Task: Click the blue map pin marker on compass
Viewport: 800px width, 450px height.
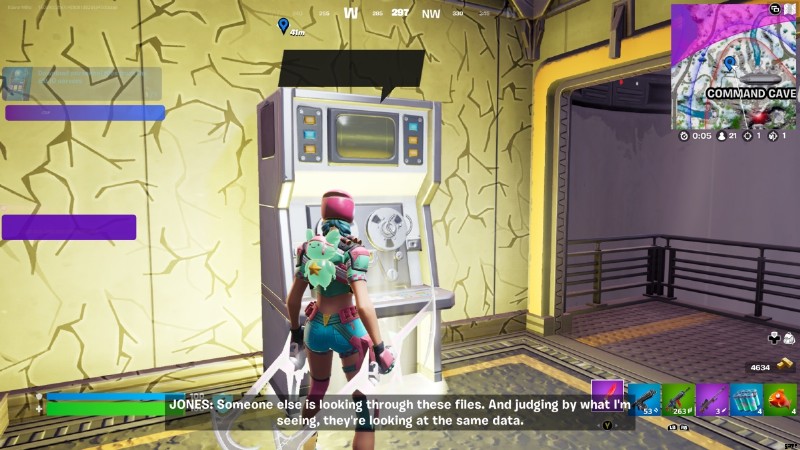Action: [283, 24]
